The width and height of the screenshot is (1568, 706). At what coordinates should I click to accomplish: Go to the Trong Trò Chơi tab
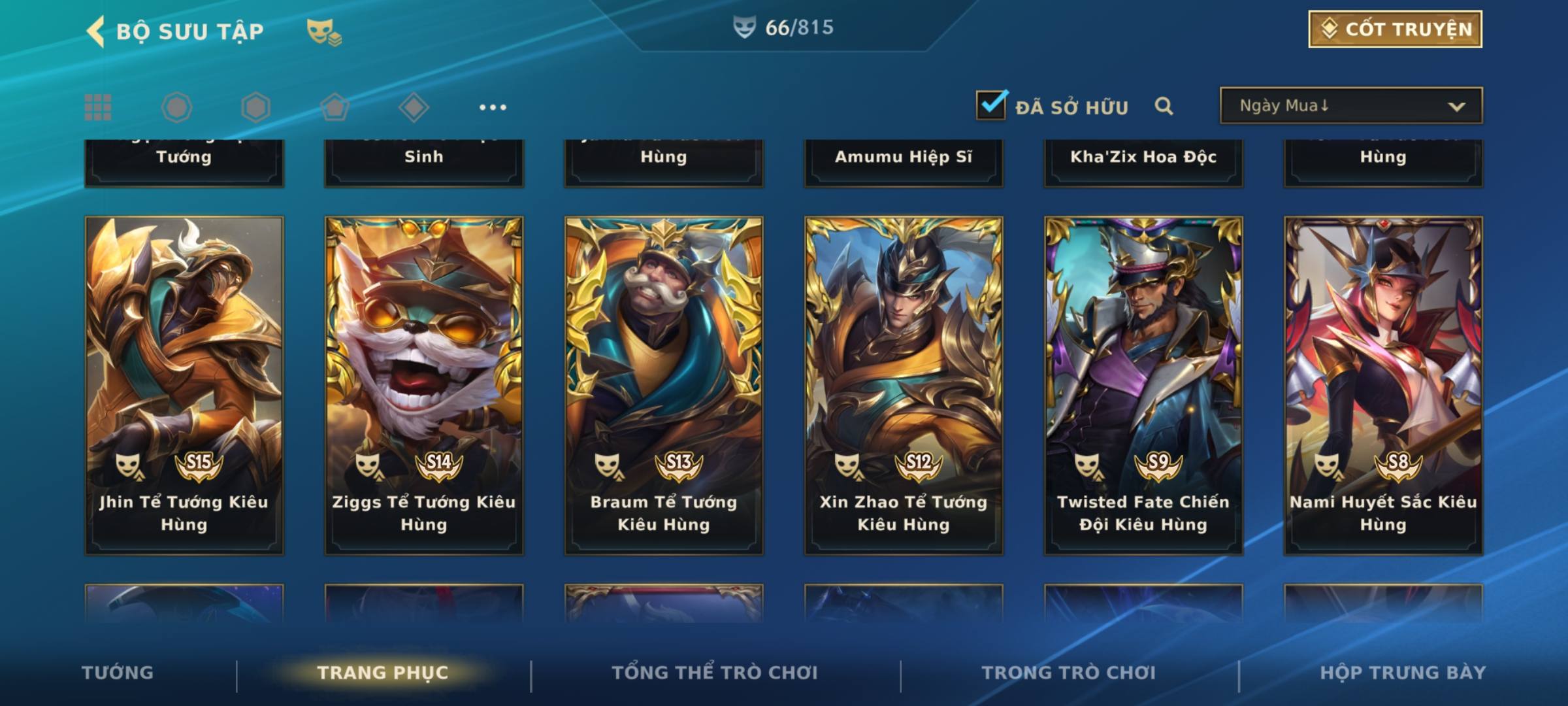pyautogui.click(x=1069, y=673)
